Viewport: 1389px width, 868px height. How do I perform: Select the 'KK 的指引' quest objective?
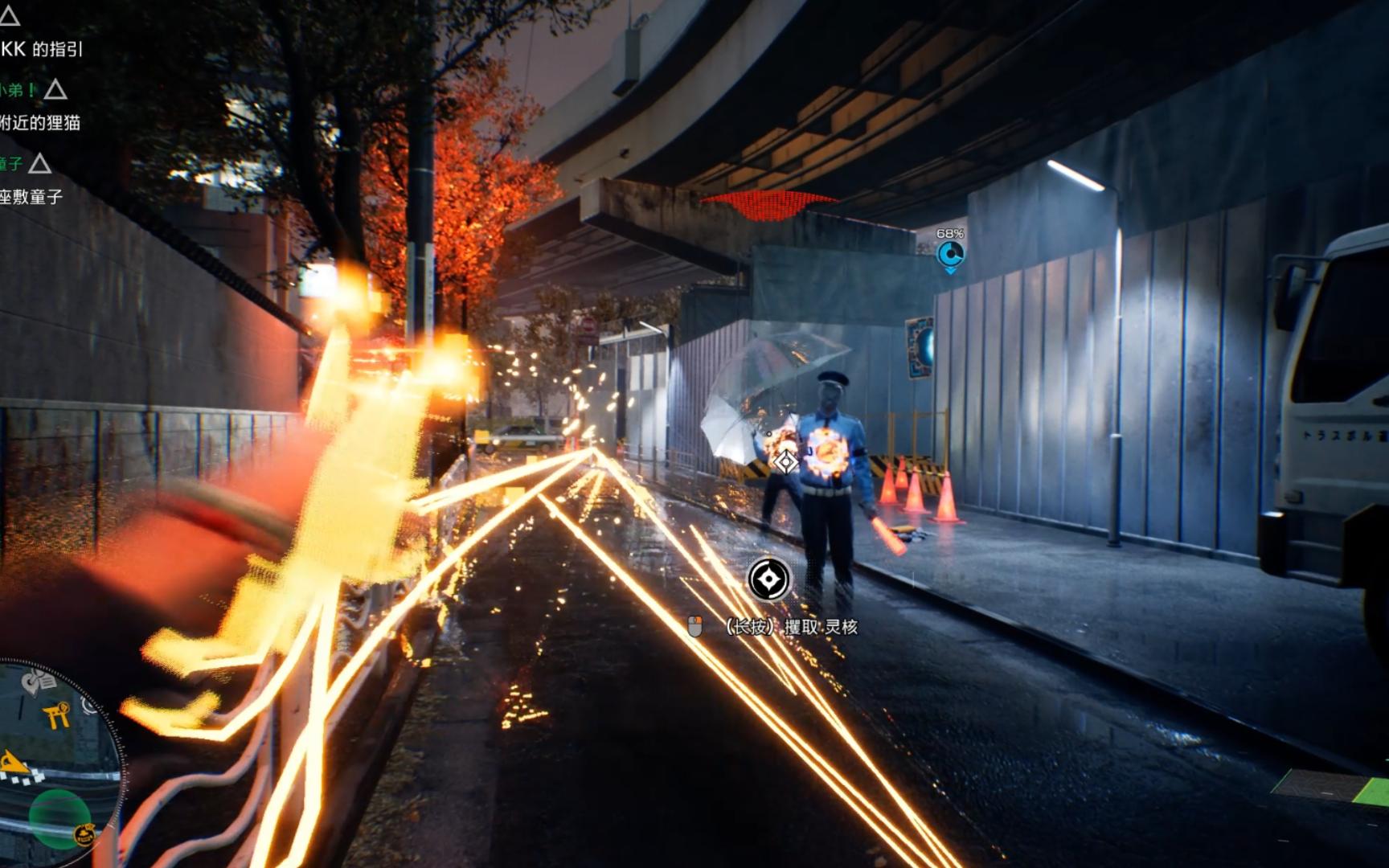42,49
